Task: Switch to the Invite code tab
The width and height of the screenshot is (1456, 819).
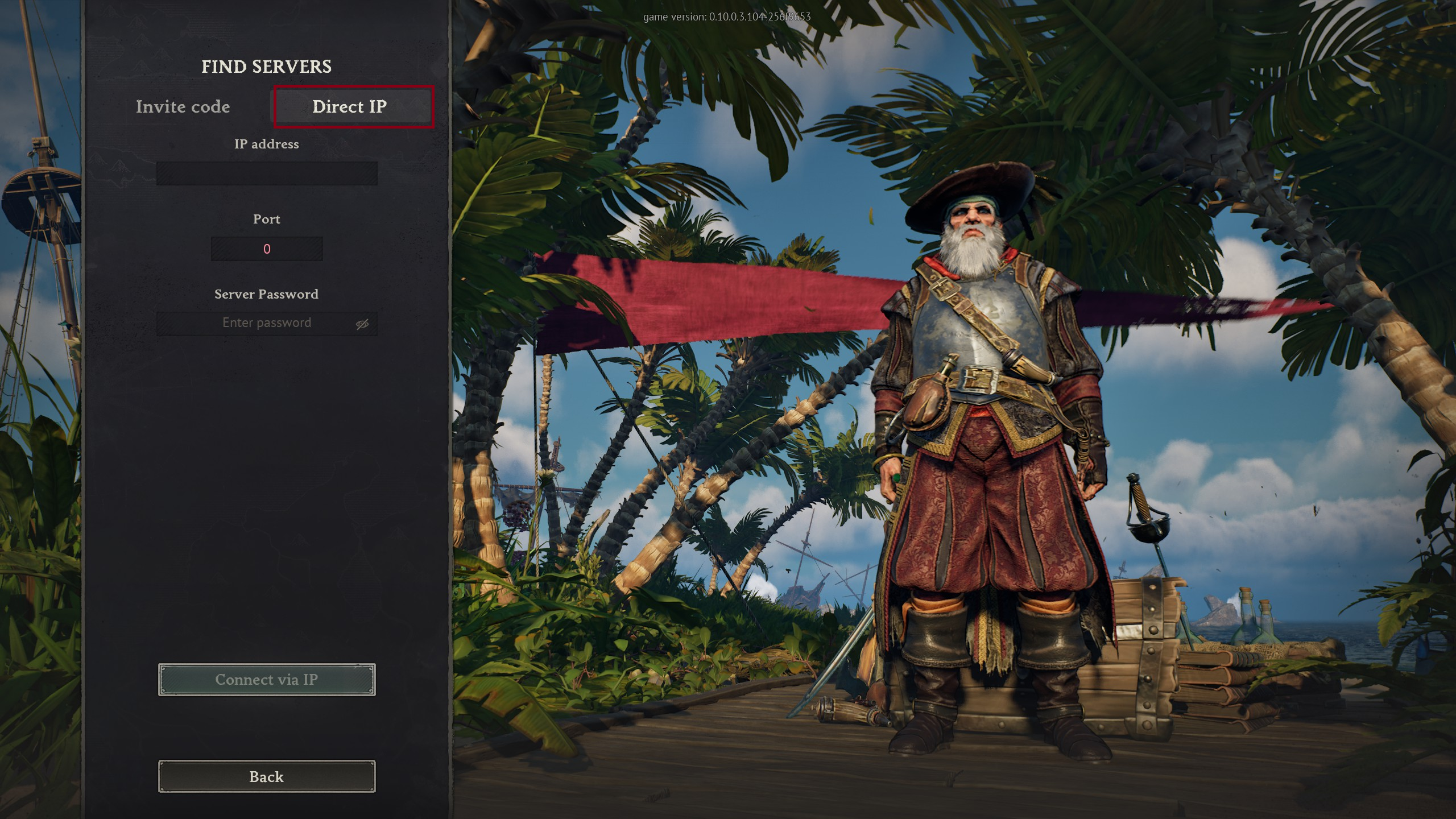Action: [x=183, y=107]
